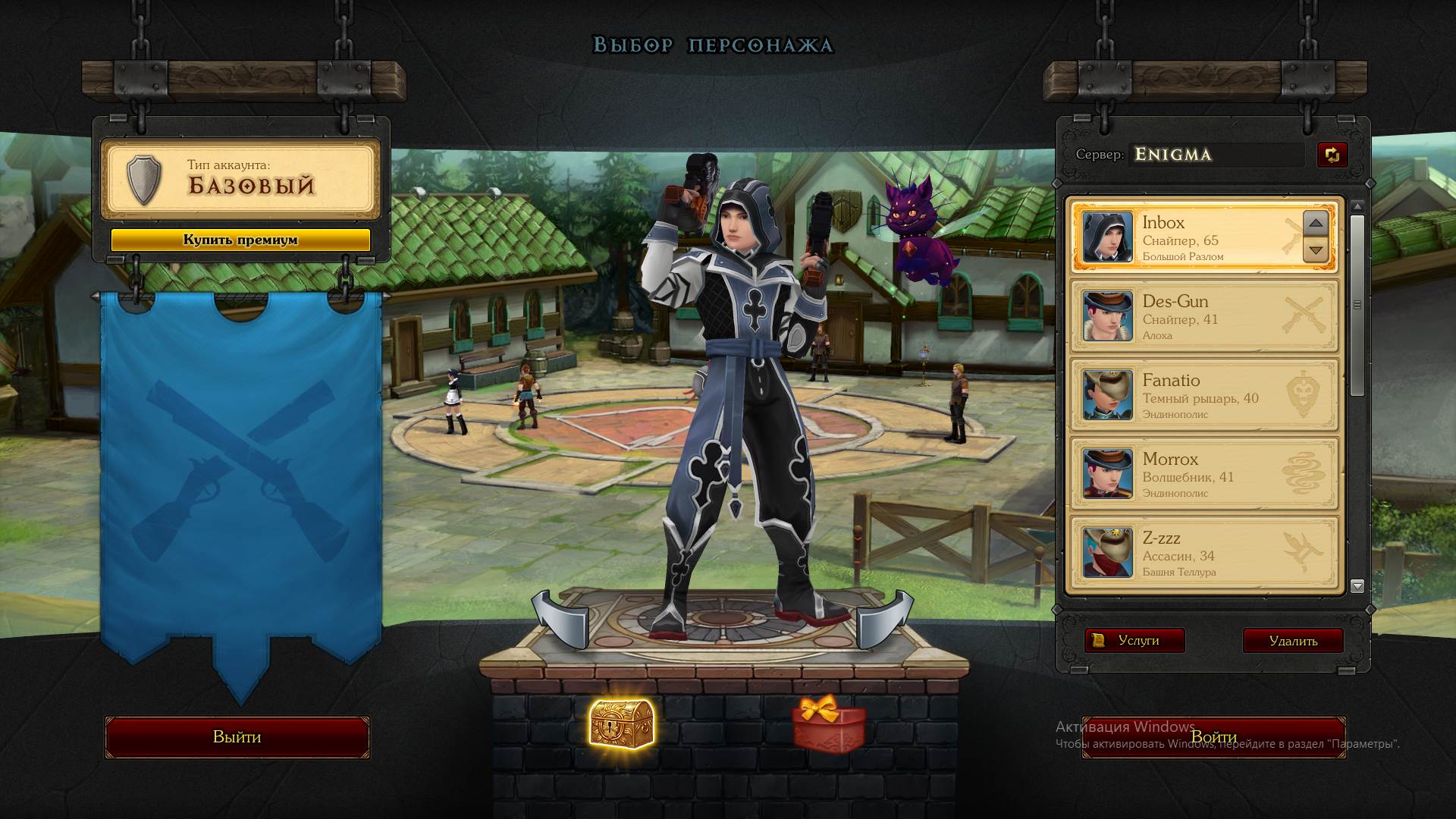Open the golden treasure chest
The width and height of the screenshot is (1456, 819).
tap(622, 724)
